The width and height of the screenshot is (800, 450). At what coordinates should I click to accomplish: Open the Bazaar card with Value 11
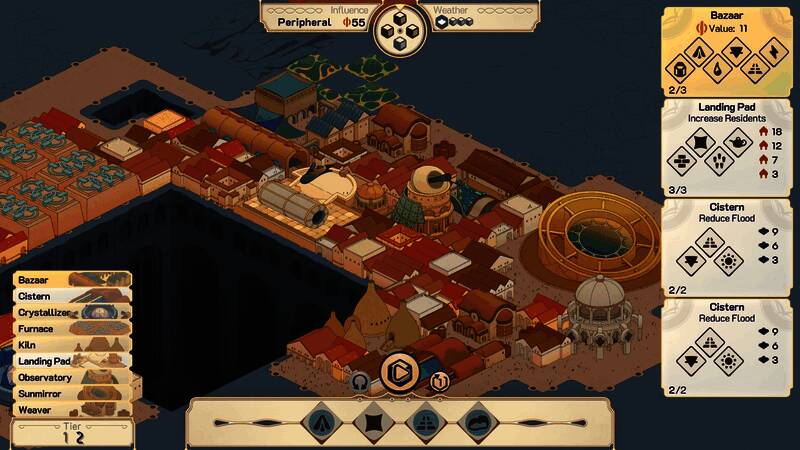click(727, 52)
